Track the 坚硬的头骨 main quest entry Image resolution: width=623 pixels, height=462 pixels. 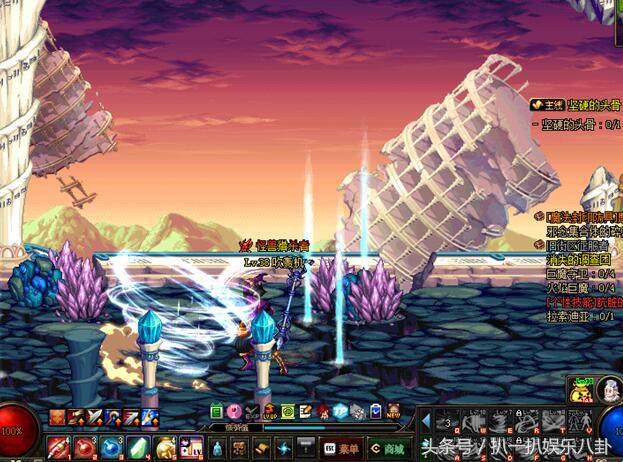pos(575,104)
